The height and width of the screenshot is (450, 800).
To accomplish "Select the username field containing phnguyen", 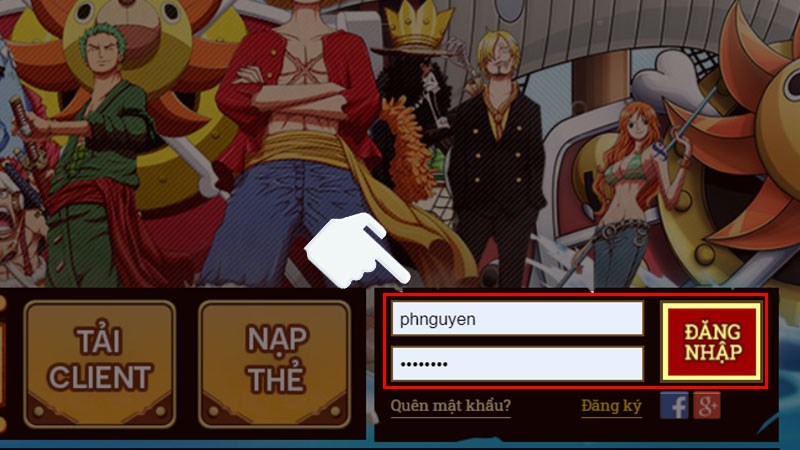I will [x=516, y=319].
